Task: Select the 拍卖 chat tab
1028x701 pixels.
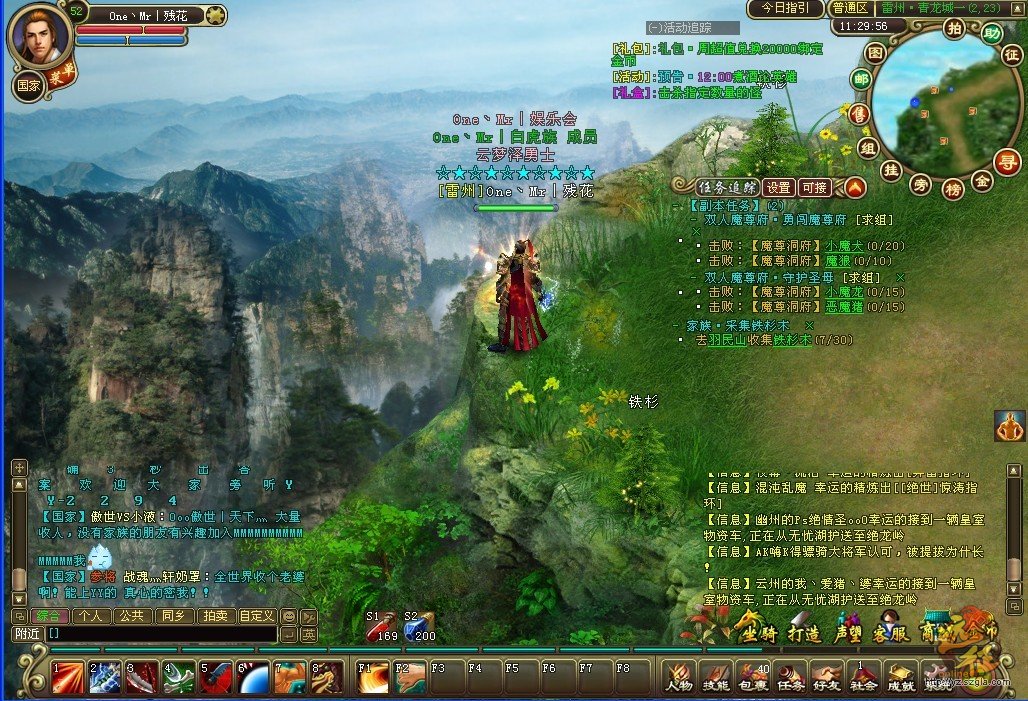Action: click(x=215, y=616)
